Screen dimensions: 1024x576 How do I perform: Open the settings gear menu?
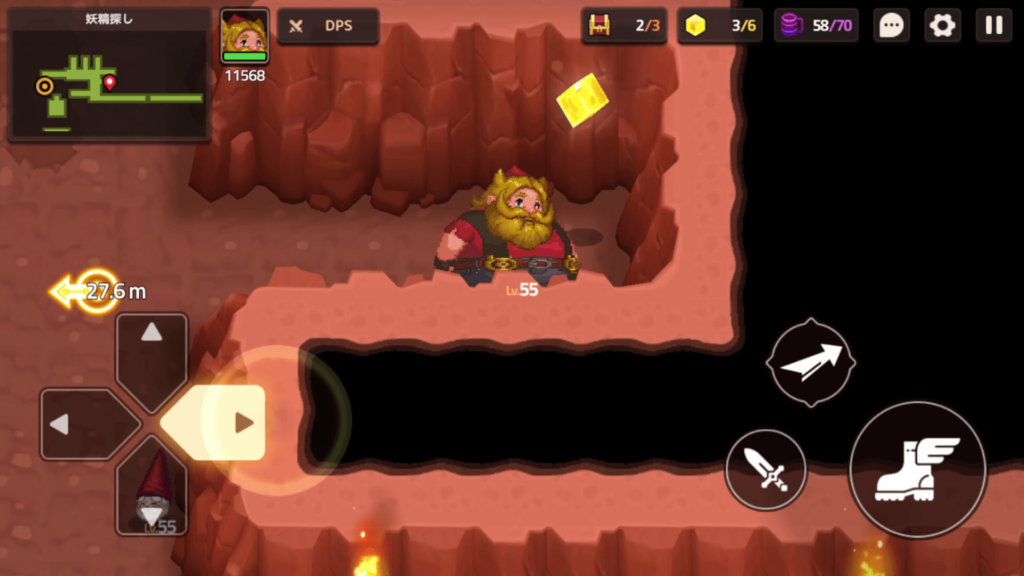tap(942, 26)
